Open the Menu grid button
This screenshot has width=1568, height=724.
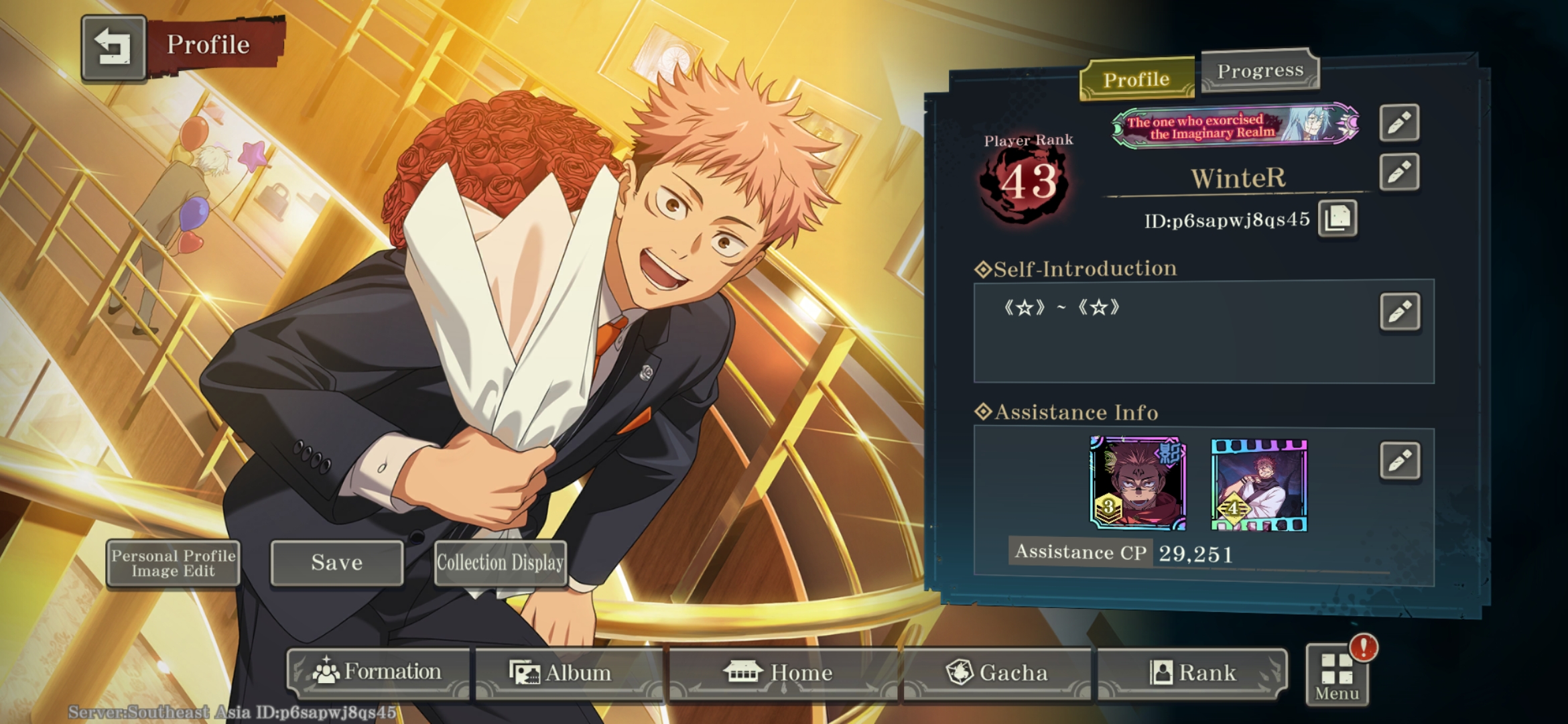(1336, 676)
